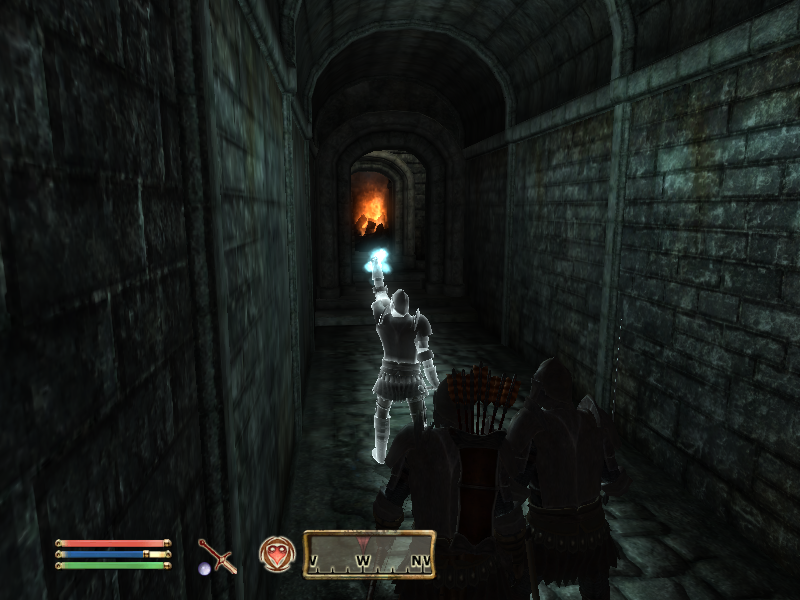Click the equipped sword weapon icon

point(217,555)
